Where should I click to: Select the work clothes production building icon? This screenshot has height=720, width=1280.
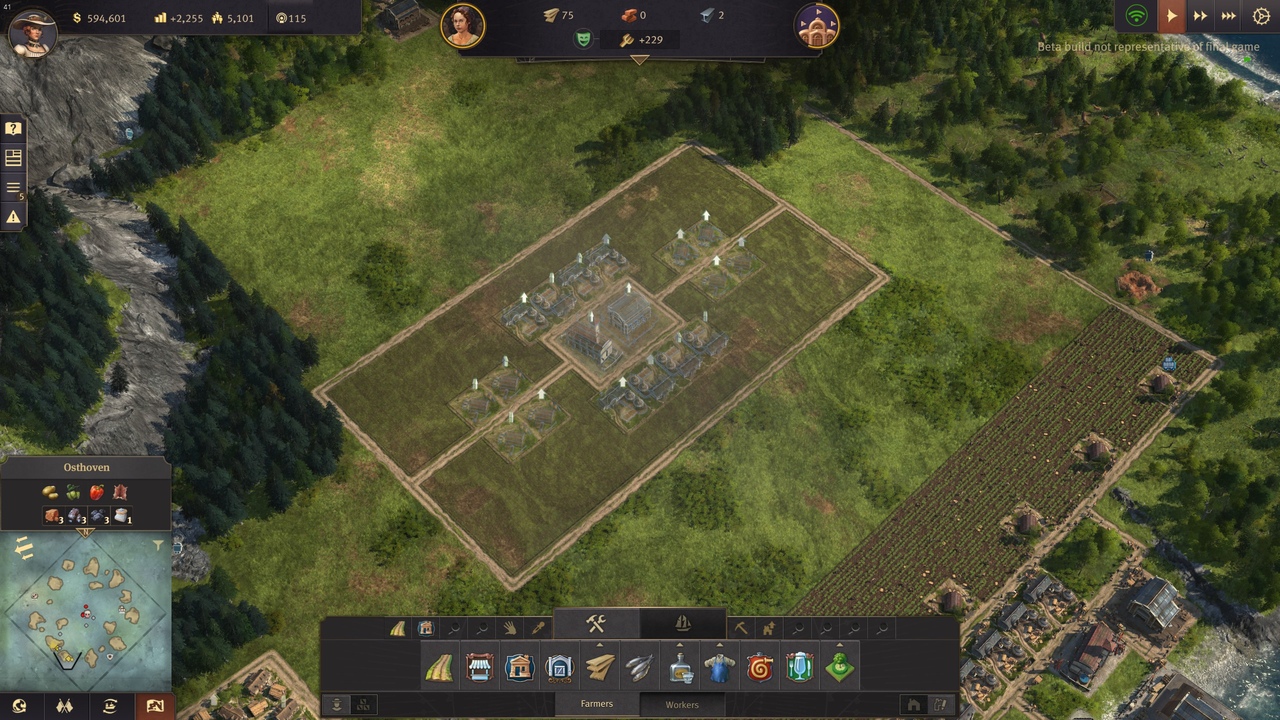point(720,667)
